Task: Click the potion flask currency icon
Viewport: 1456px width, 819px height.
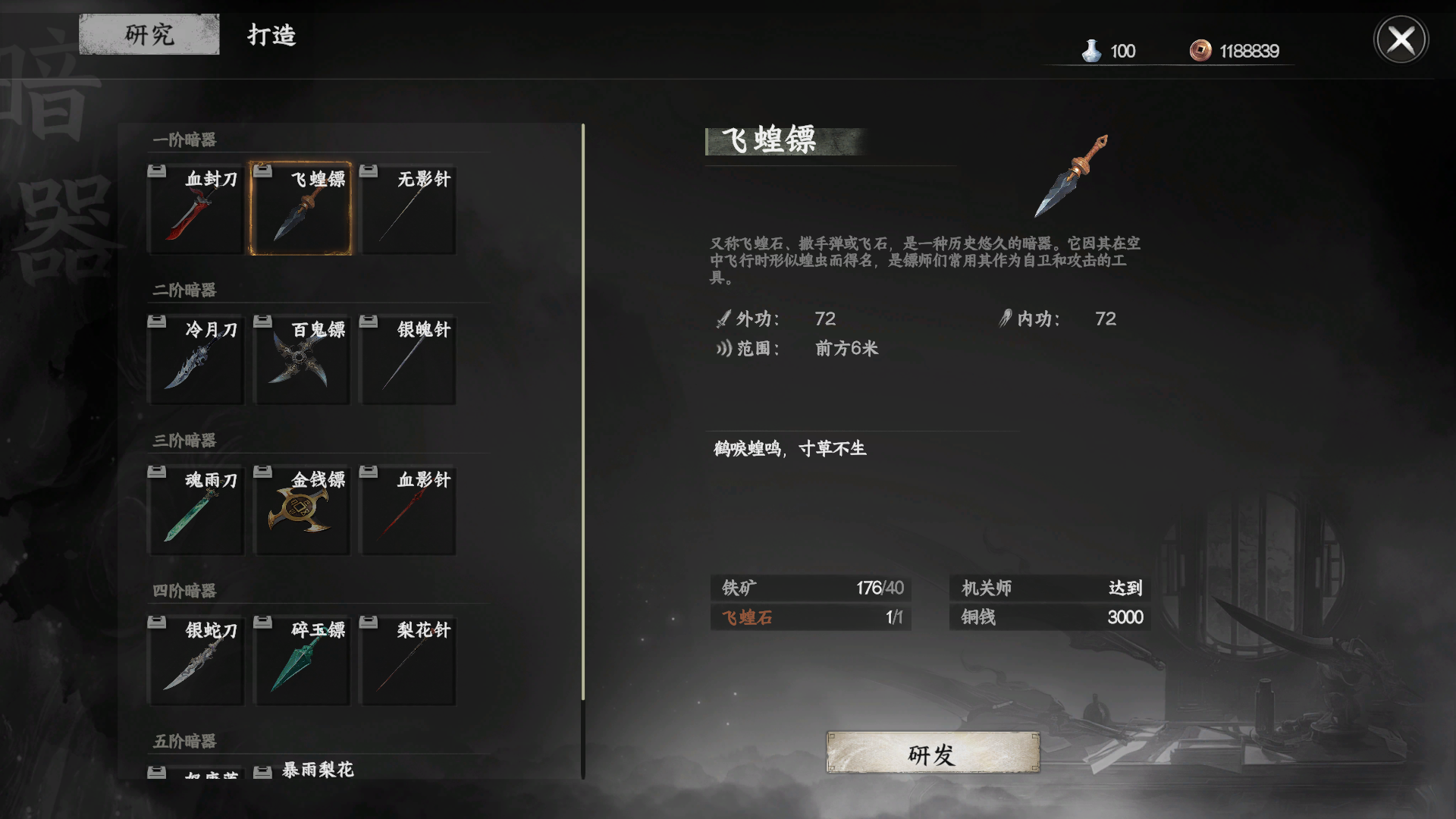Action: (1092, 50)
